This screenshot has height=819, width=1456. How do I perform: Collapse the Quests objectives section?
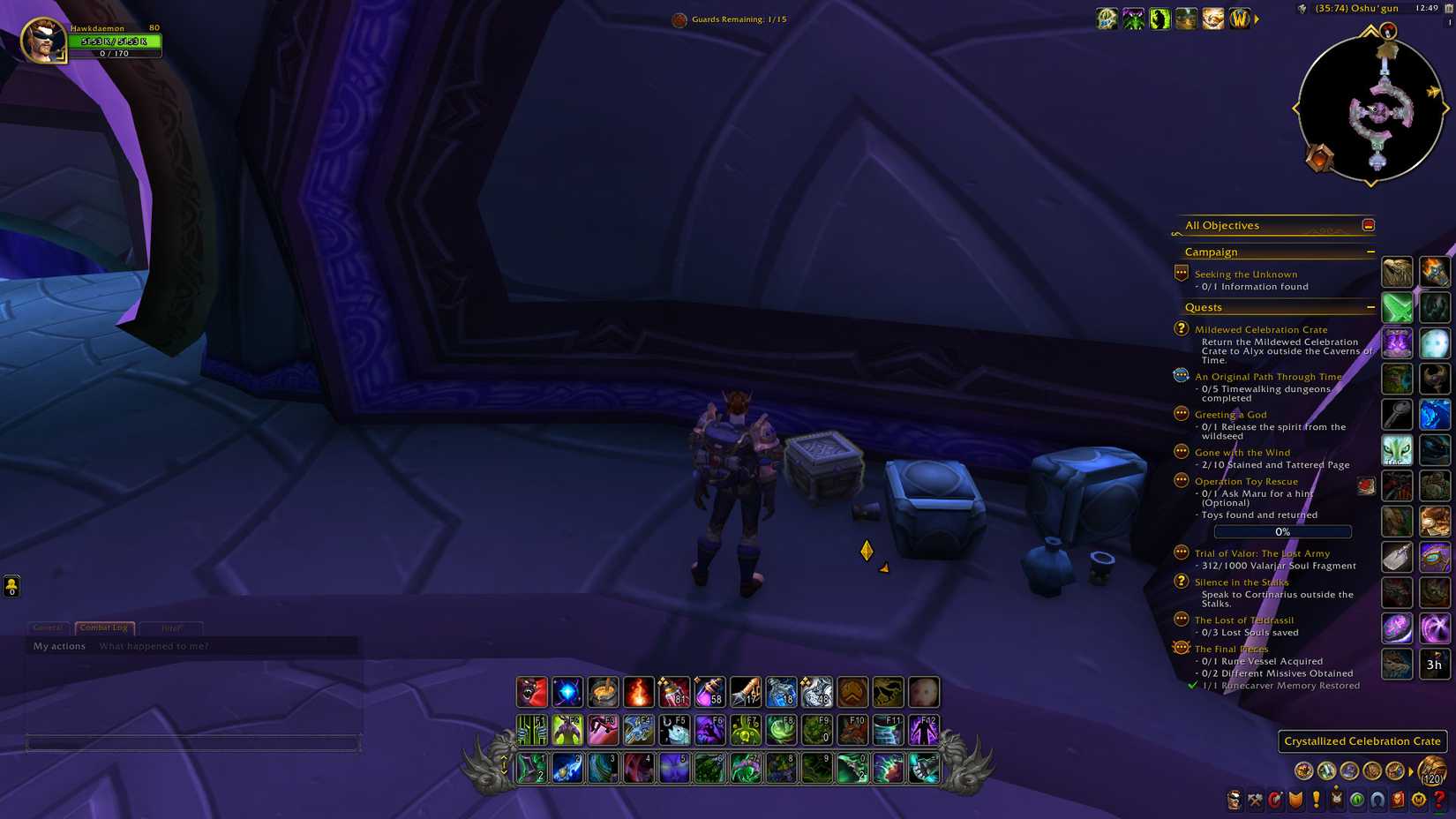(x=1370, y=307)
